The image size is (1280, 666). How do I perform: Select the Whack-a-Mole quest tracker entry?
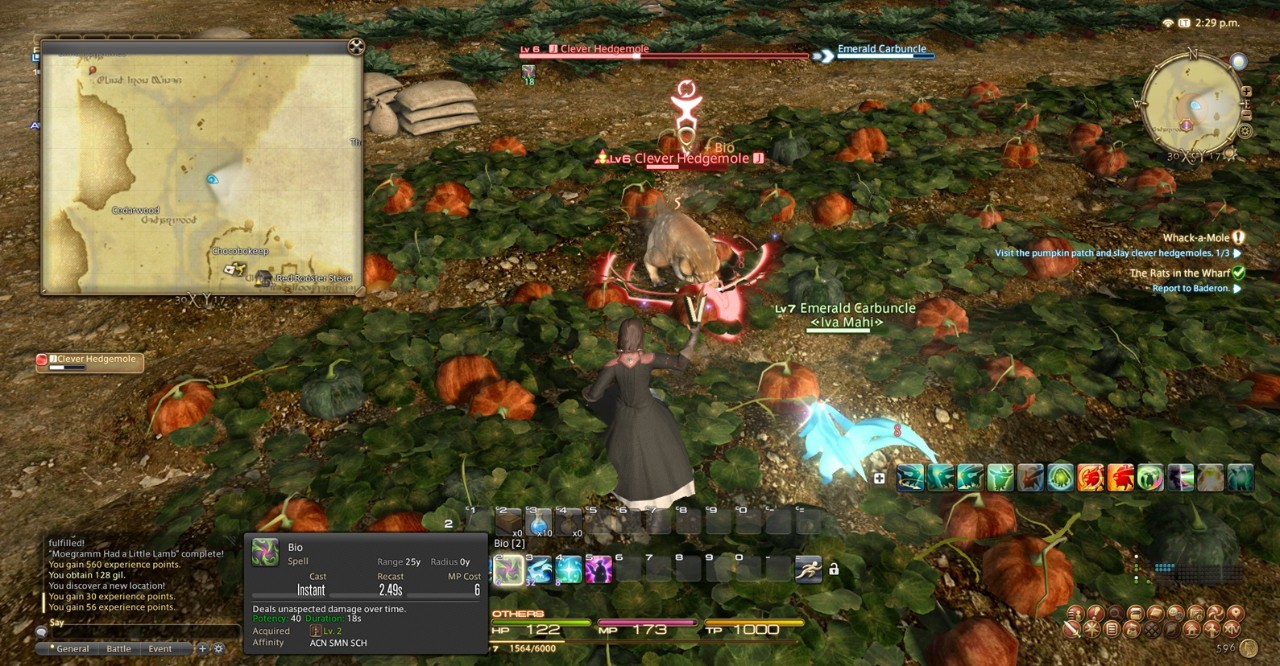pos(1195,238)
